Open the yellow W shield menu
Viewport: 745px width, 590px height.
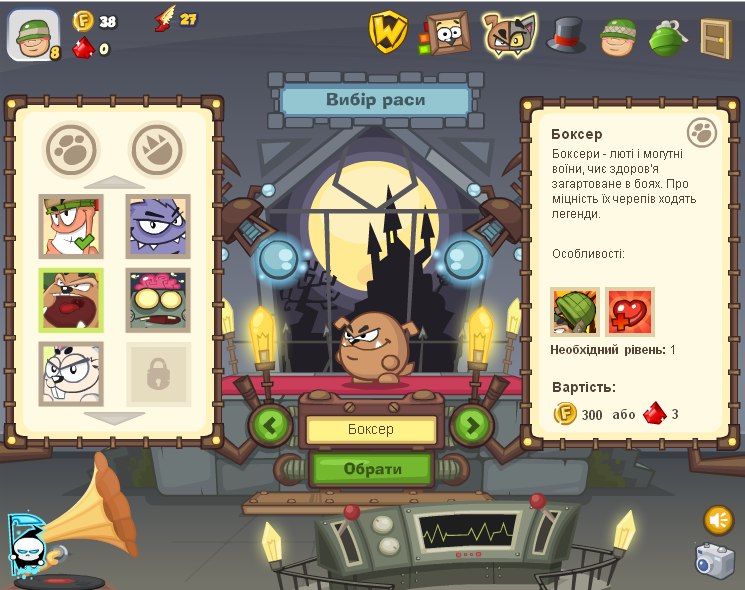coord(387,32)
